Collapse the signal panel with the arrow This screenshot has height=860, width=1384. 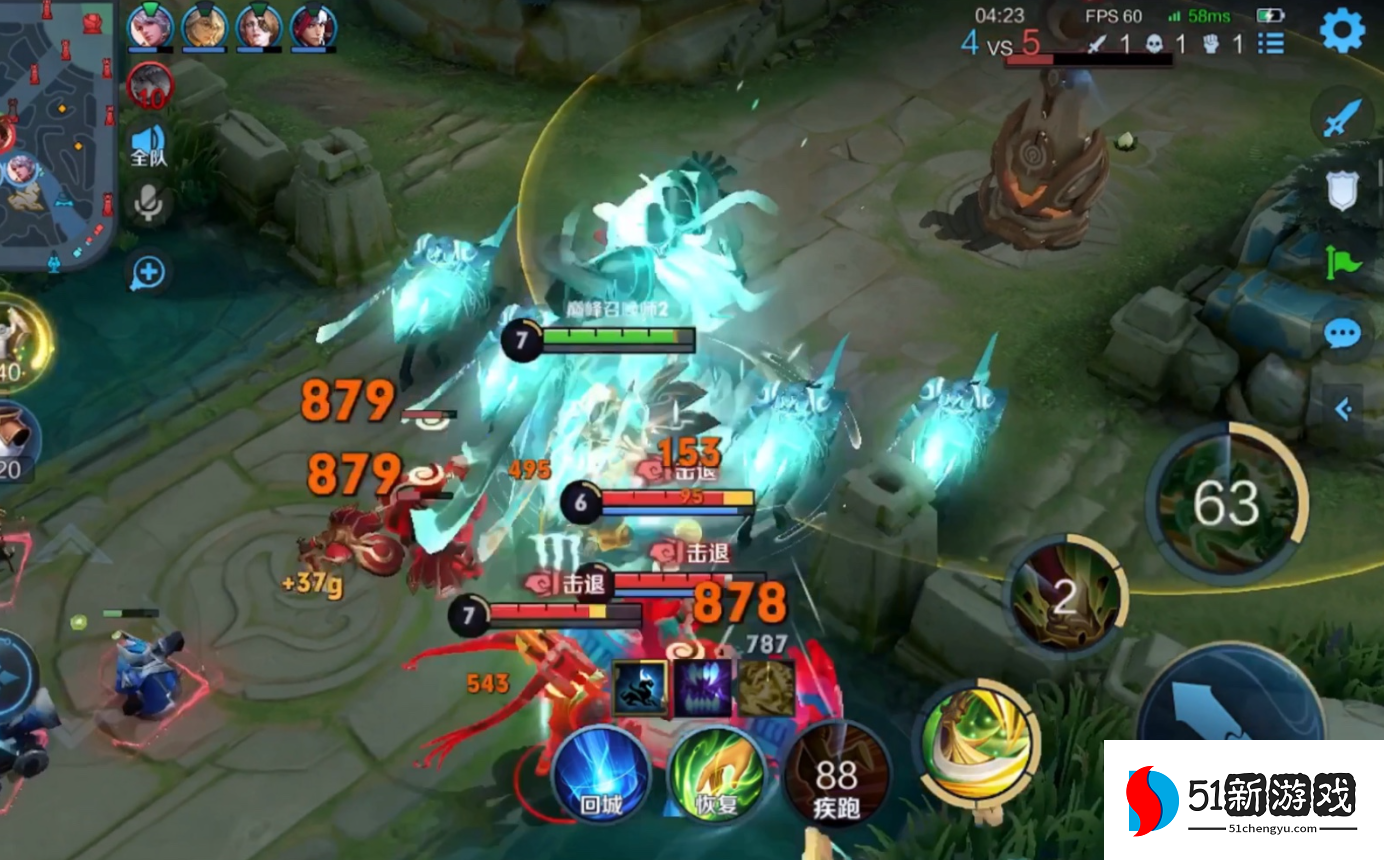pos(1345,408)
